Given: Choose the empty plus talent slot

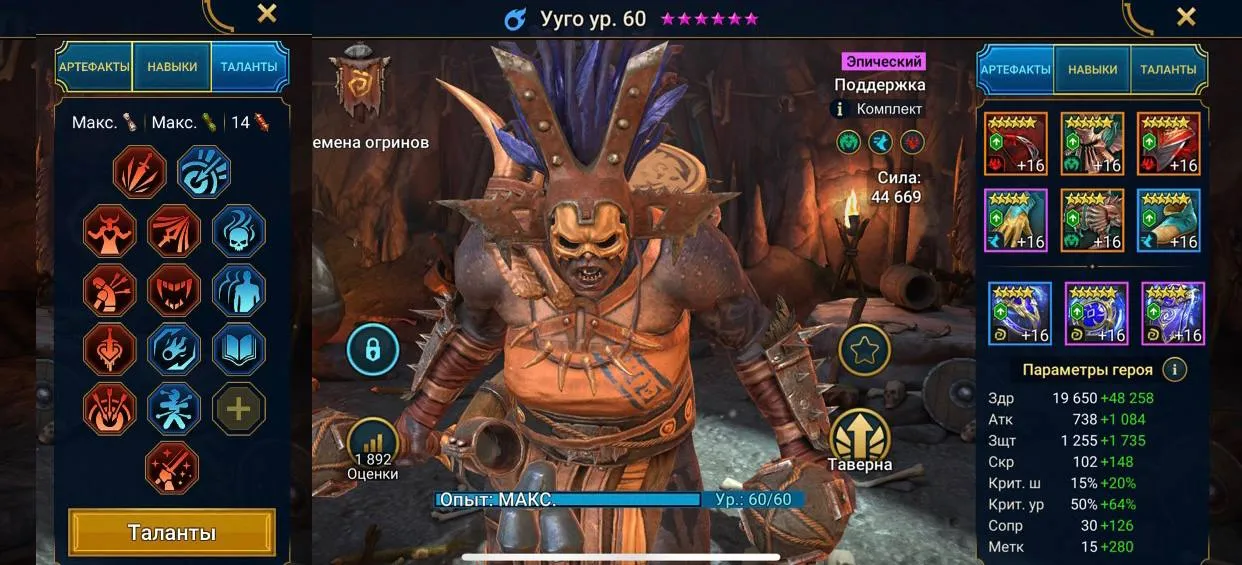Looking at the screenshot, I should coord(239,408).
